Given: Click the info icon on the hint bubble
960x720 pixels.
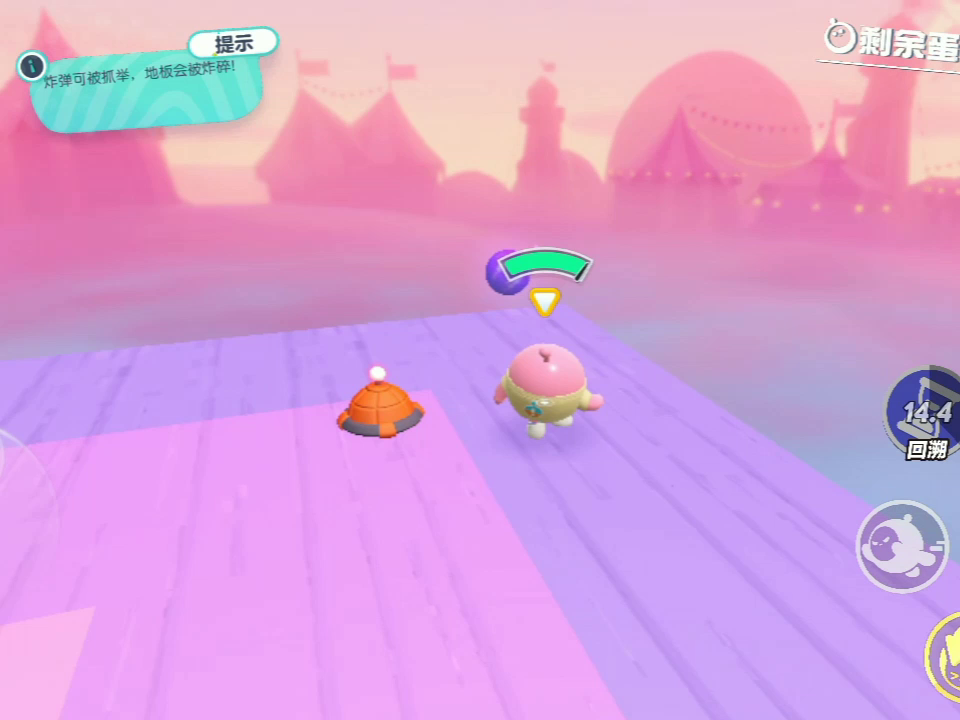Looking at the screenshot, I should pos(32,67).
